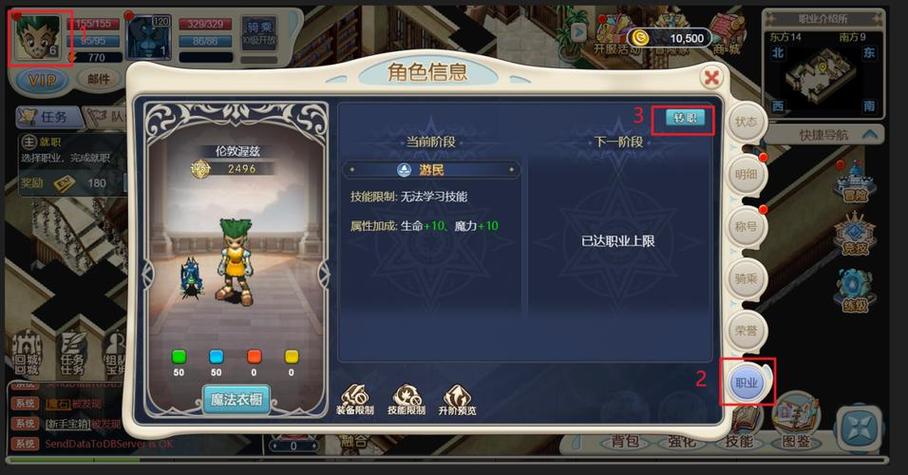Open the 升阶预览 advancement preview
908x475 pixels.
(x=456, y=399)
